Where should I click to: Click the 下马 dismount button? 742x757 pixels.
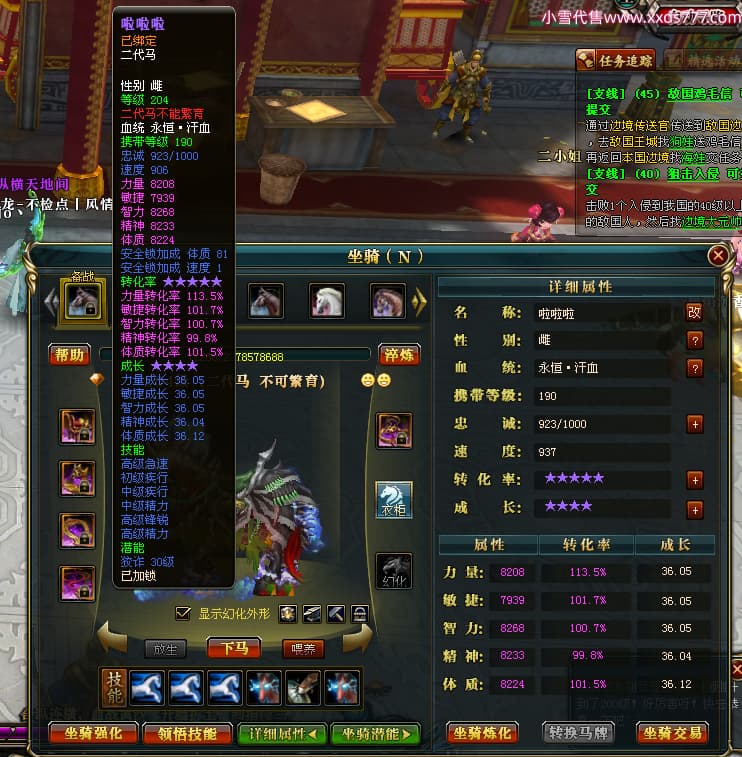click(x=234, y=648)
